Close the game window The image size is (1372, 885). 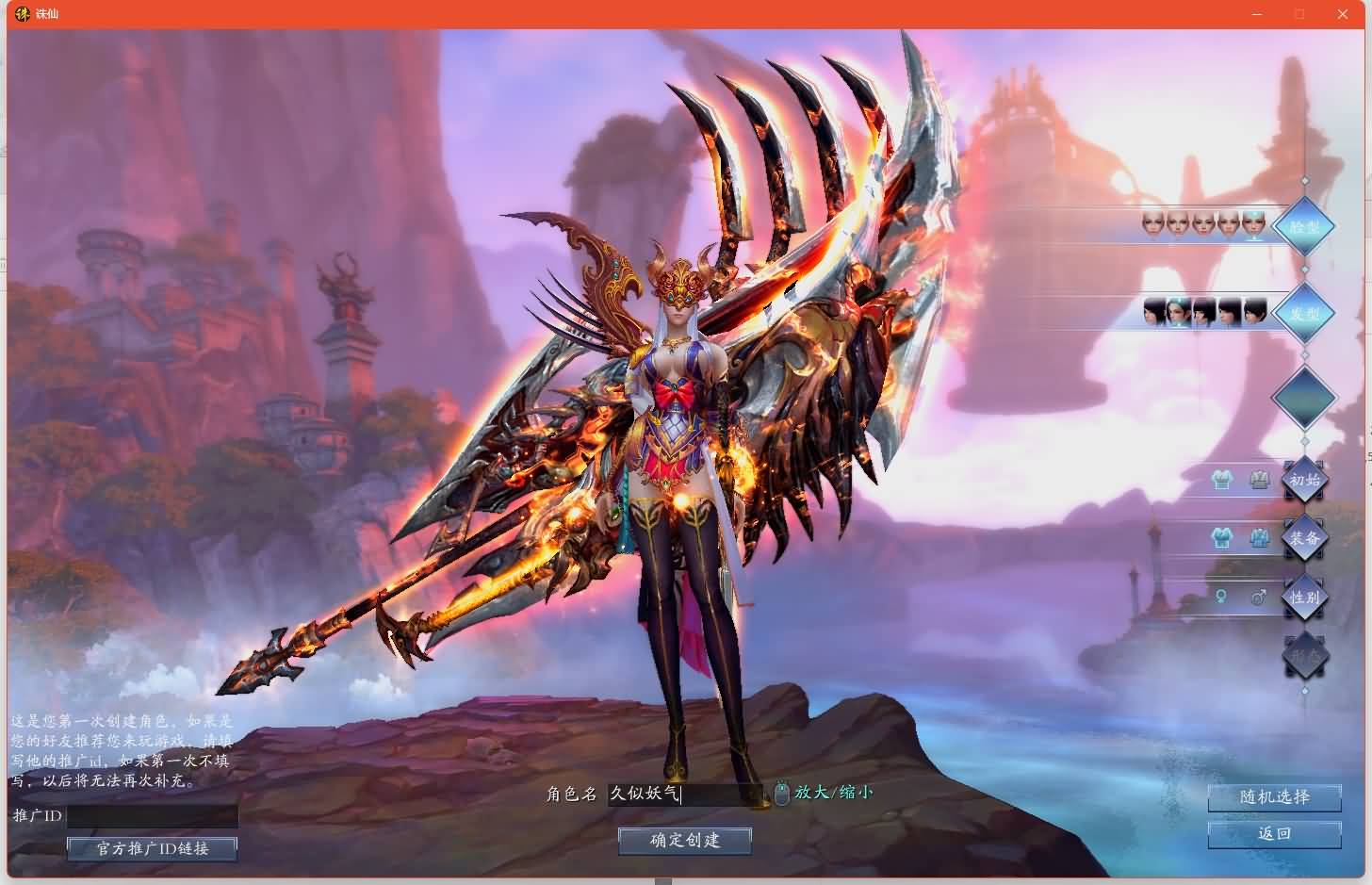(x=1343, y=14)
